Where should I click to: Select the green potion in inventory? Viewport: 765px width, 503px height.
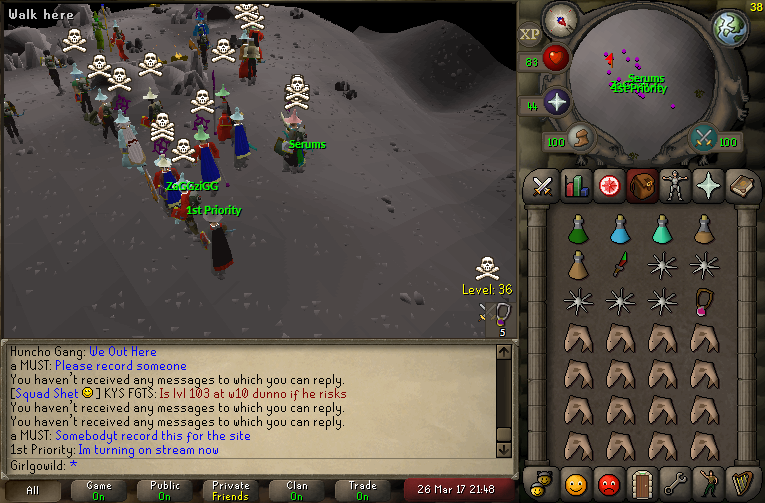point(577,230)
